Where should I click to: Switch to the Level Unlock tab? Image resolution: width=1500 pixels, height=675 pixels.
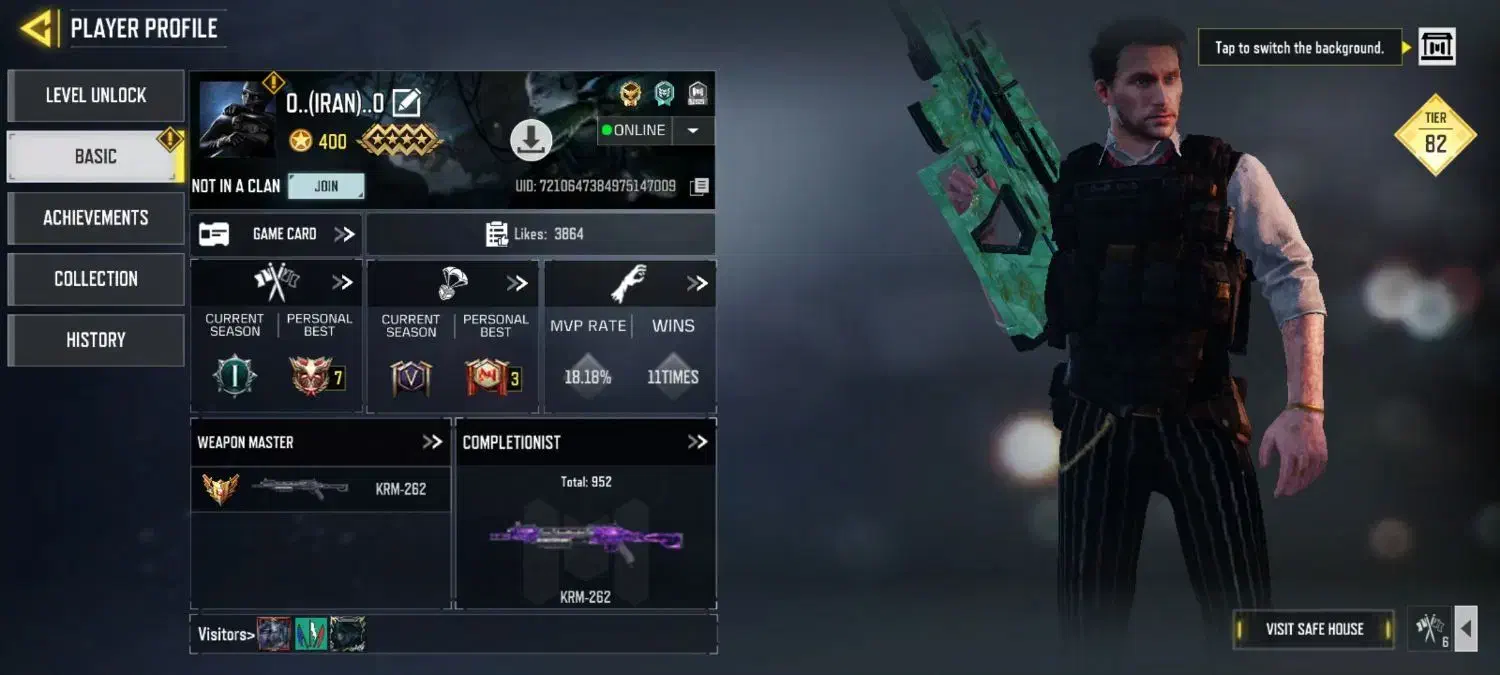[x=96, y=96]
